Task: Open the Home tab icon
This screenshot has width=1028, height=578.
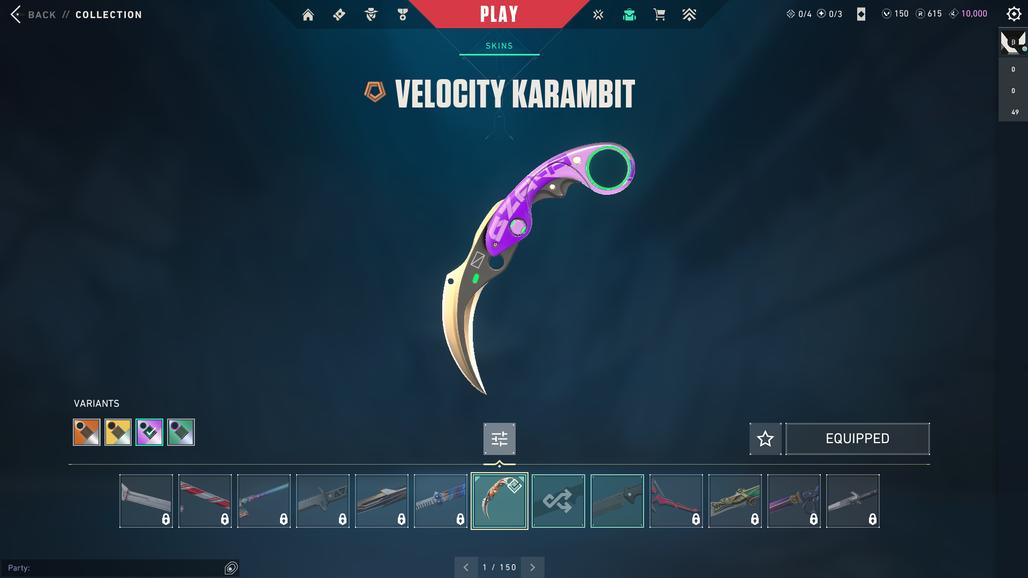Action: (x=308, y=15)
